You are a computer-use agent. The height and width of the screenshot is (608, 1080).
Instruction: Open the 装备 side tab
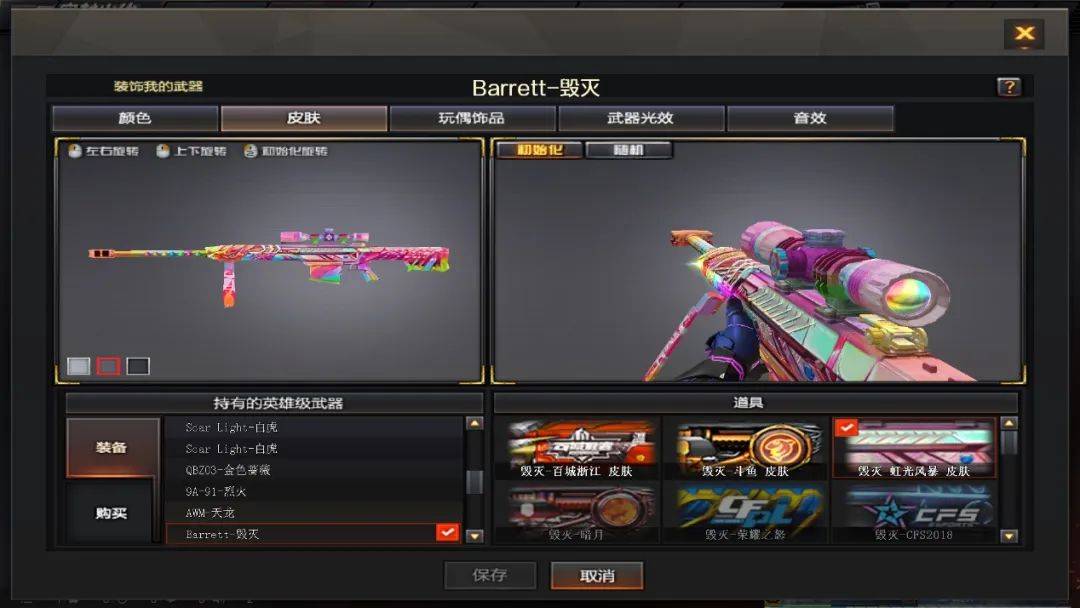click(x=112, y=447)
